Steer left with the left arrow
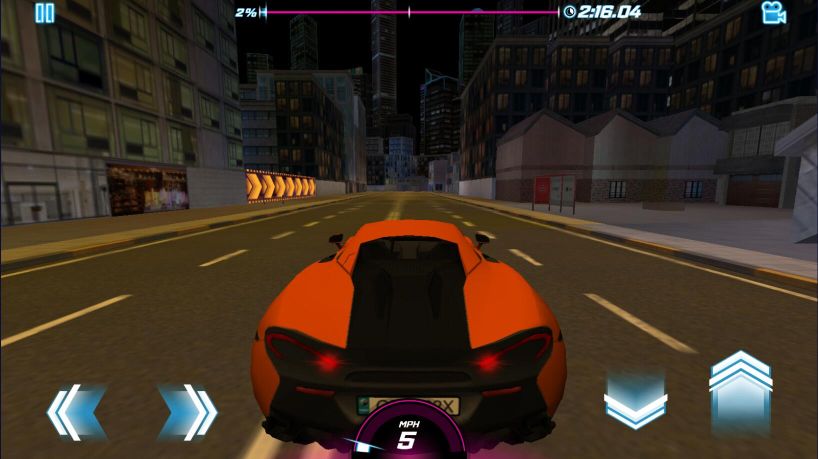This screenshot has width=818, height=459. (x=77, y=410)
